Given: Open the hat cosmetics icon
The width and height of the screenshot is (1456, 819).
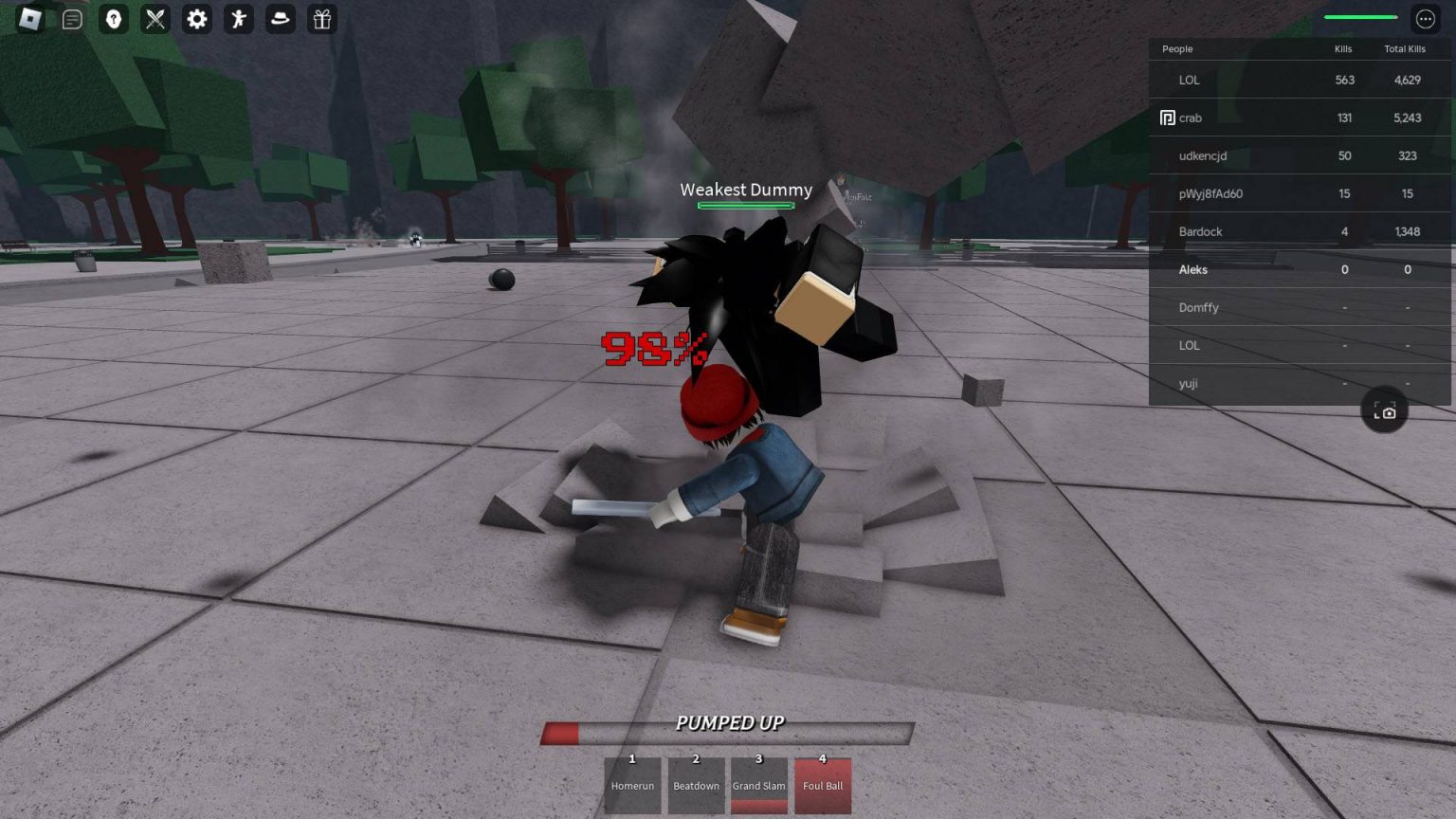Looking at the screenshot, I should pyautogui.click(x=280, y=19).
